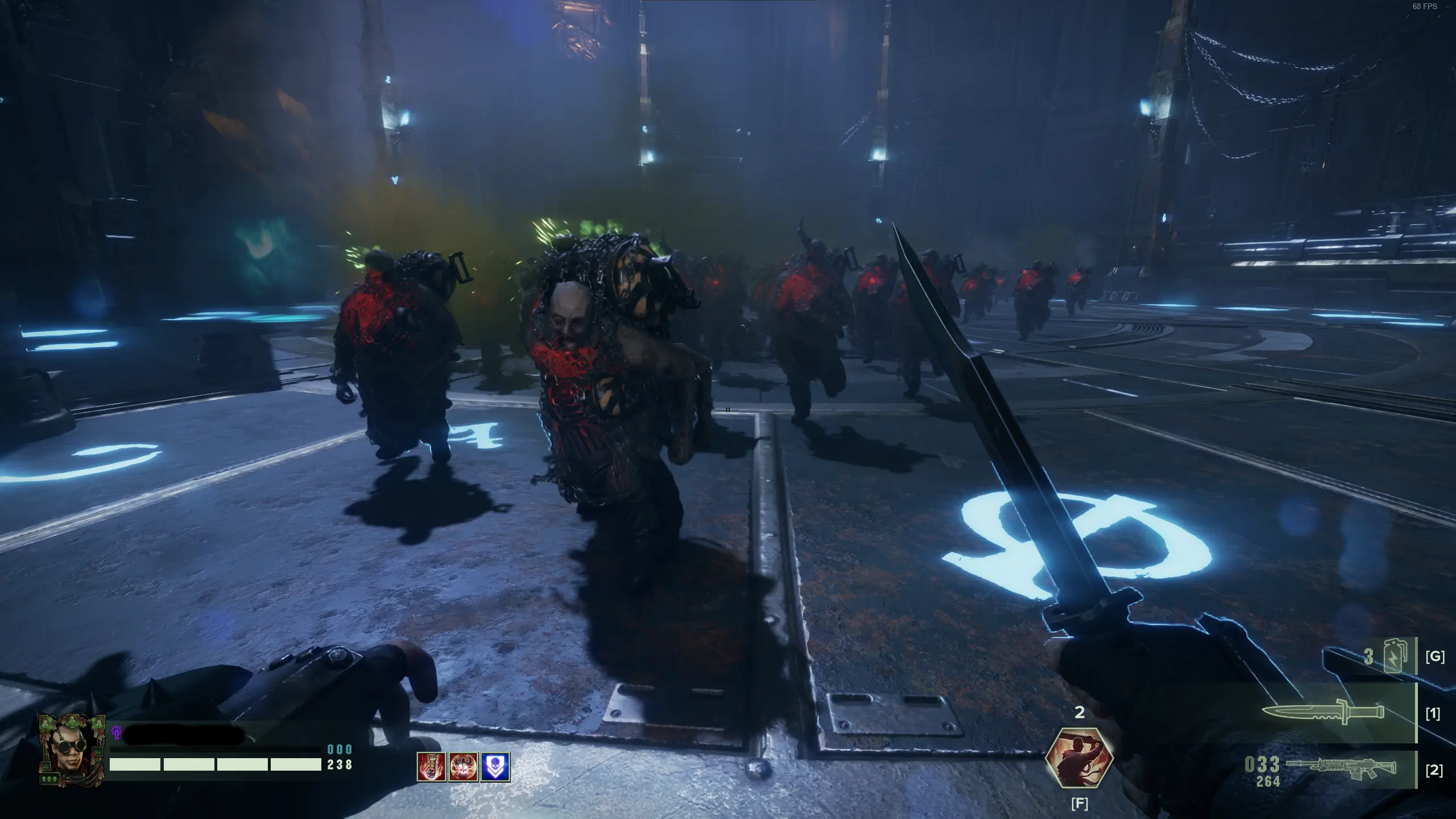The height and width of the screenshot is (819, 1456).
Task: Click the red flexing figure skull buff
Action: click(x=463, y=767)
